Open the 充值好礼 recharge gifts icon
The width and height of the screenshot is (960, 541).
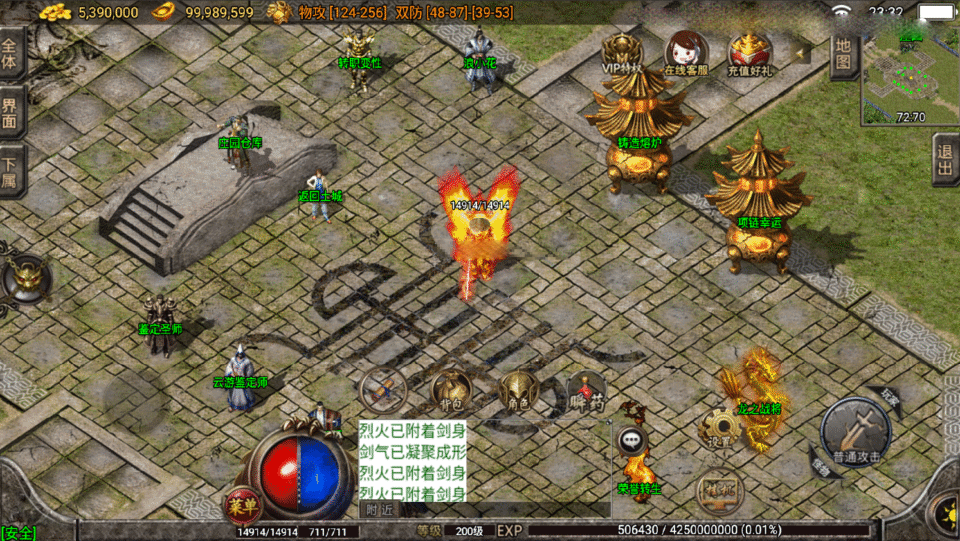coord(748,53)
